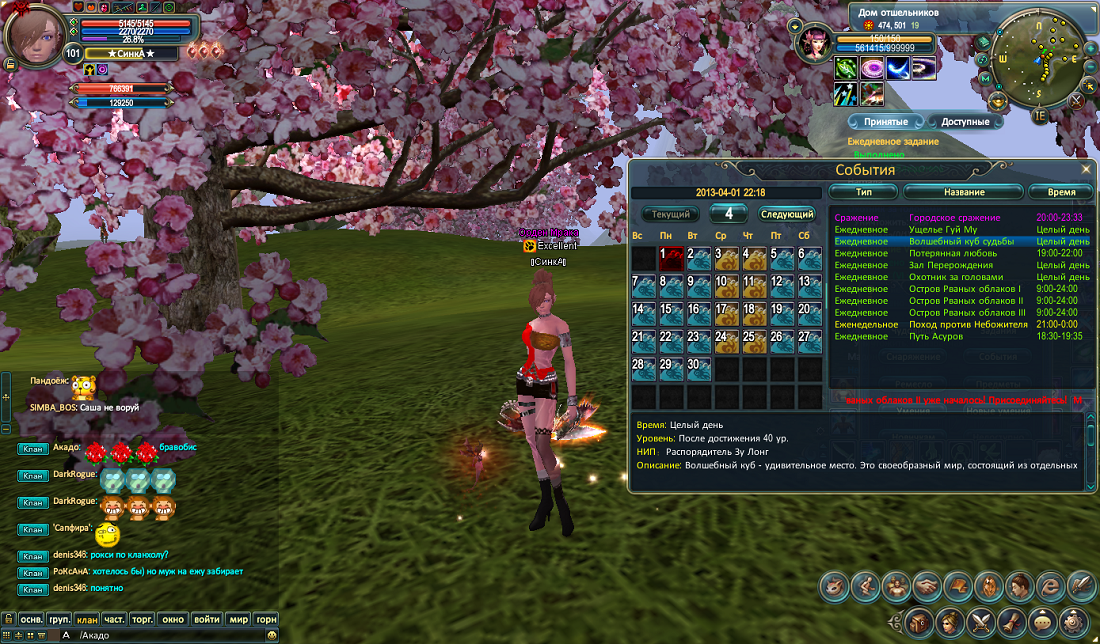Image resolution: width=1100 pixels, height=644 pixels.
Task: Sort events by the Название column
Action: point(964,192)
